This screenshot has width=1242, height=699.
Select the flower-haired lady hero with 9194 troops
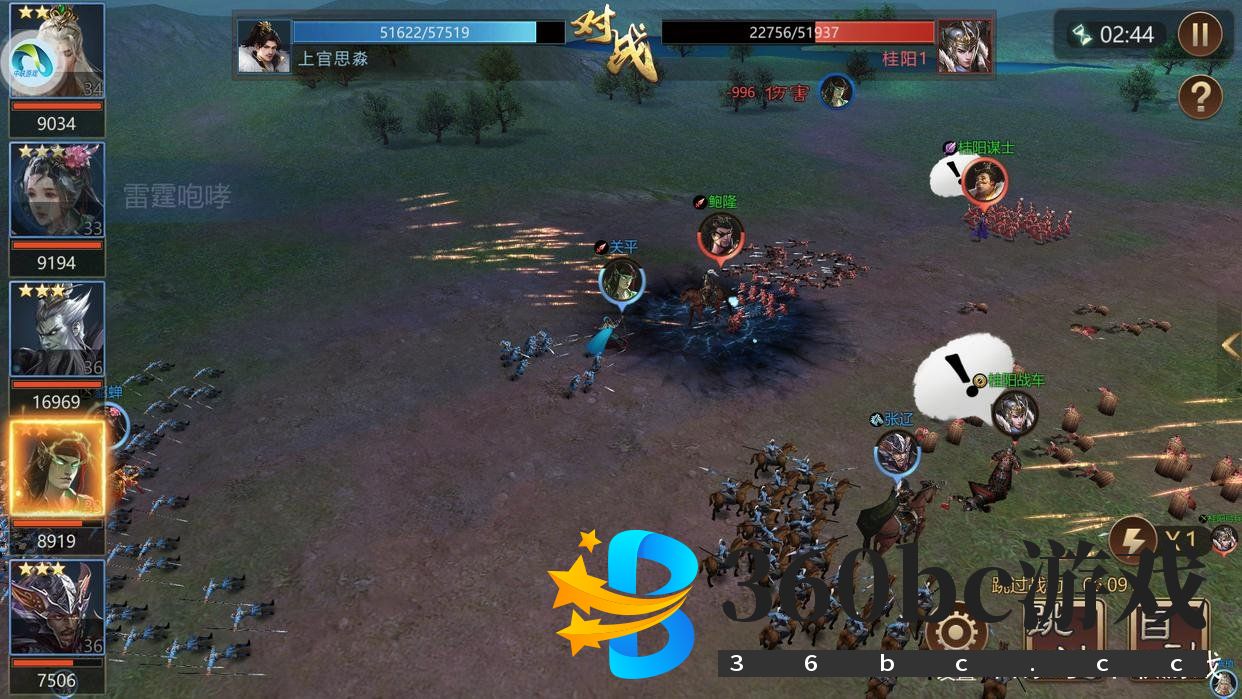pos(58,190)
